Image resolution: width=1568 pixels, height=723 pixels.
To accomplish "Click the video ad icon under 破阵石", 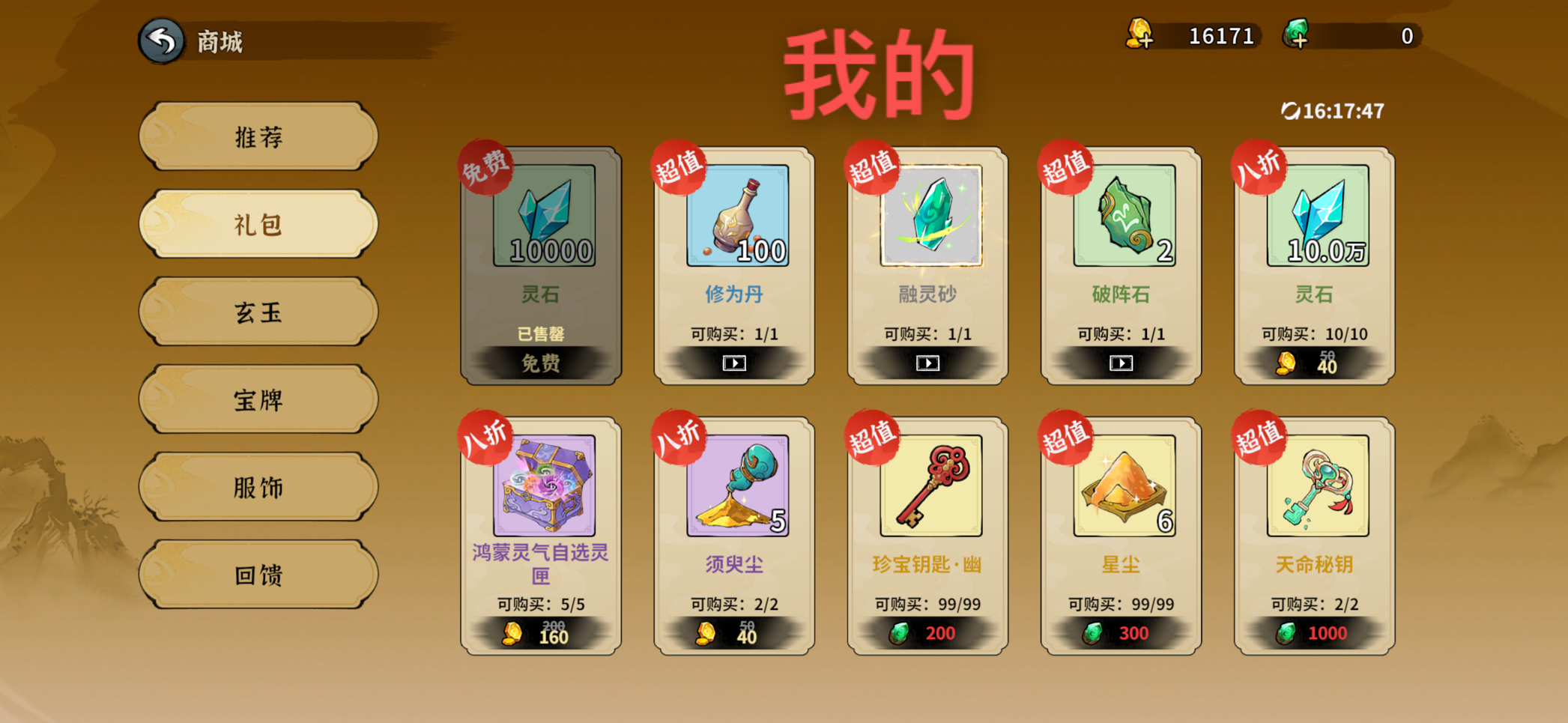I will 1121,363.
